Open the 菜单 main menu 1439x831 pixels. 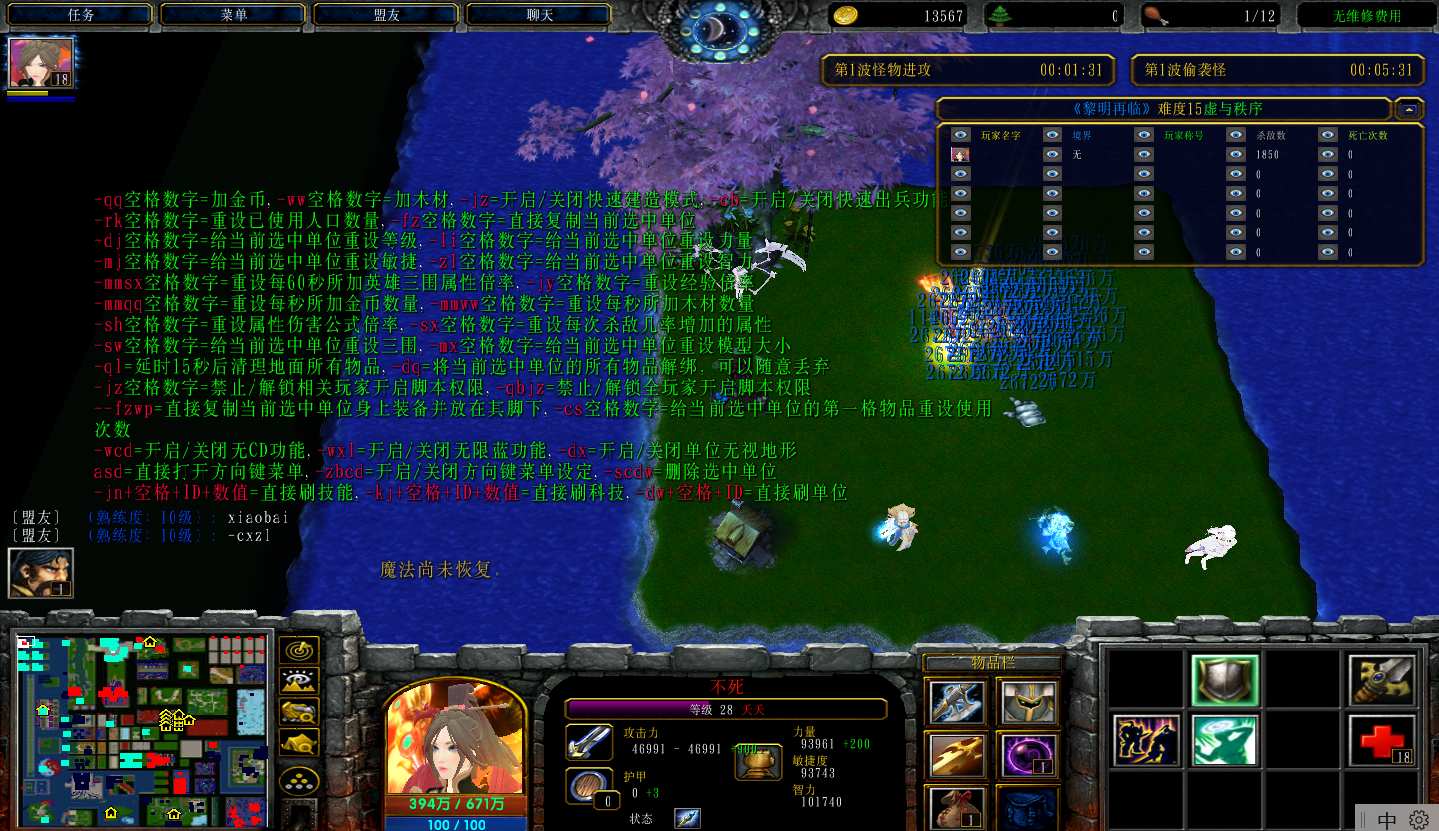(x=234, y=15)
